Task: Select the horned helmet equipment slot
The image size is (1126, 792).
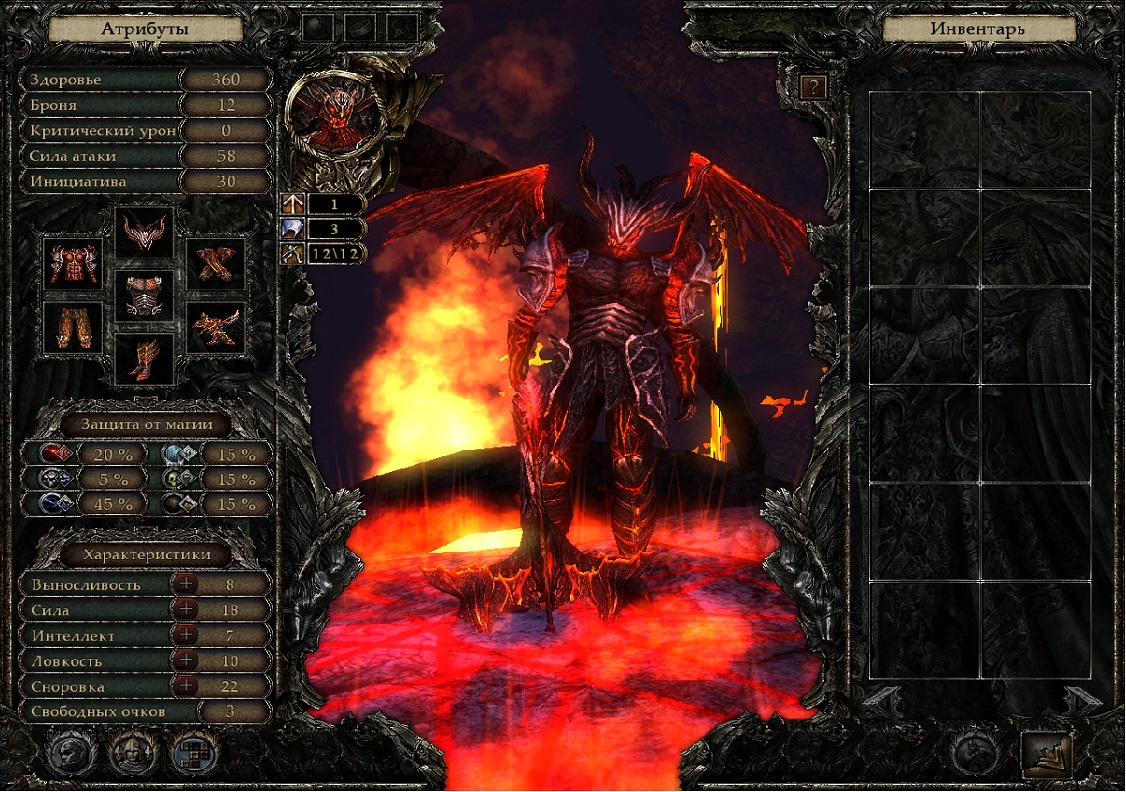Action: [x=144, y=234]
